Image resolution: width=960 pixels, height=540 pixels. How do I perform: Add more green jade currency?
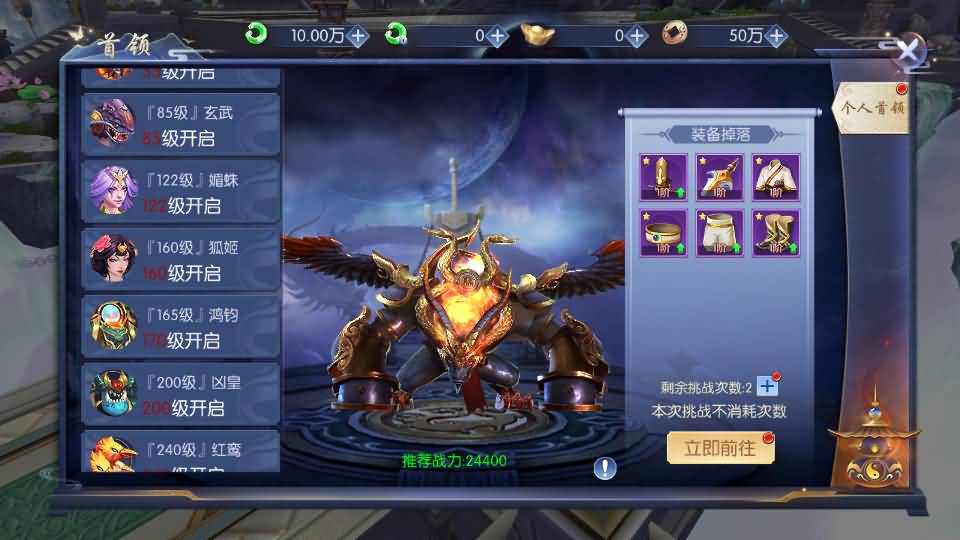click(357, 36)
